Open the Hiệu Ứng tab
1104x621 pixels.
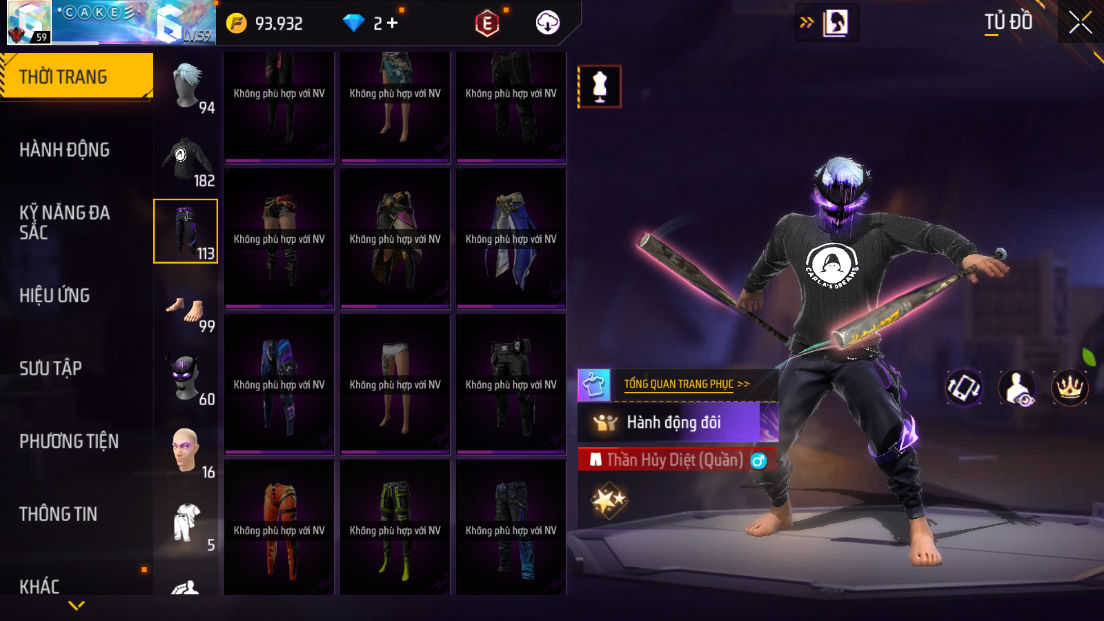click(x=55, y=295)
